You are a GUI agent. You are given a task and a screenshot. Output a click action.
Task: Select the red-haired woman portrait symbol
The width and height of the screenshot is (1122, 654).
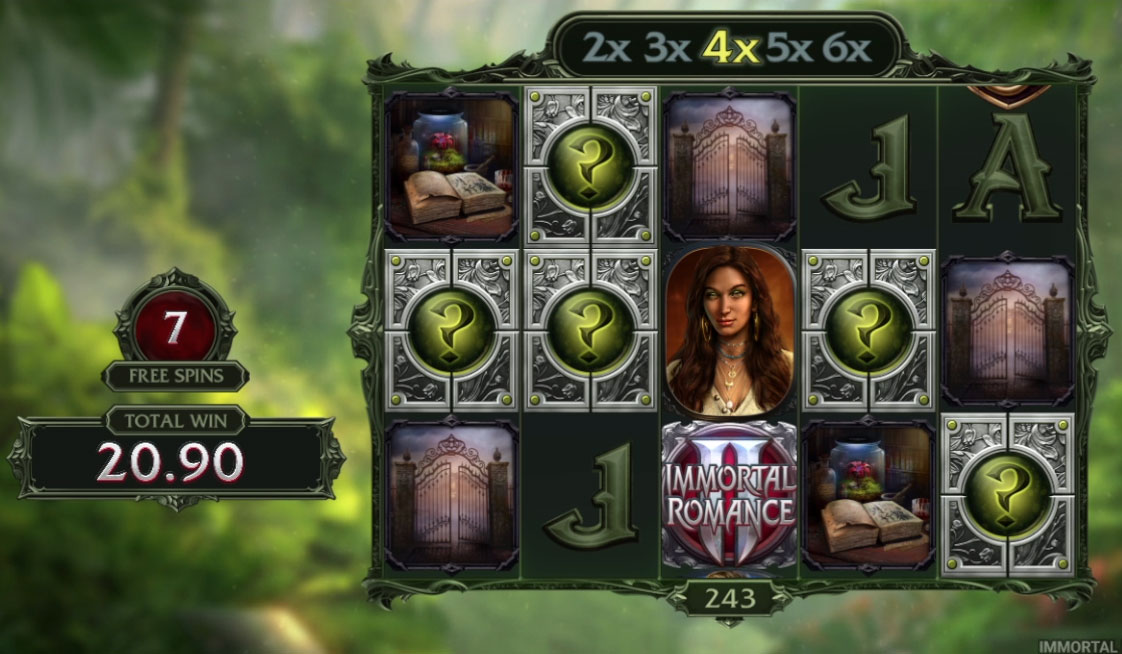[729, 332]
